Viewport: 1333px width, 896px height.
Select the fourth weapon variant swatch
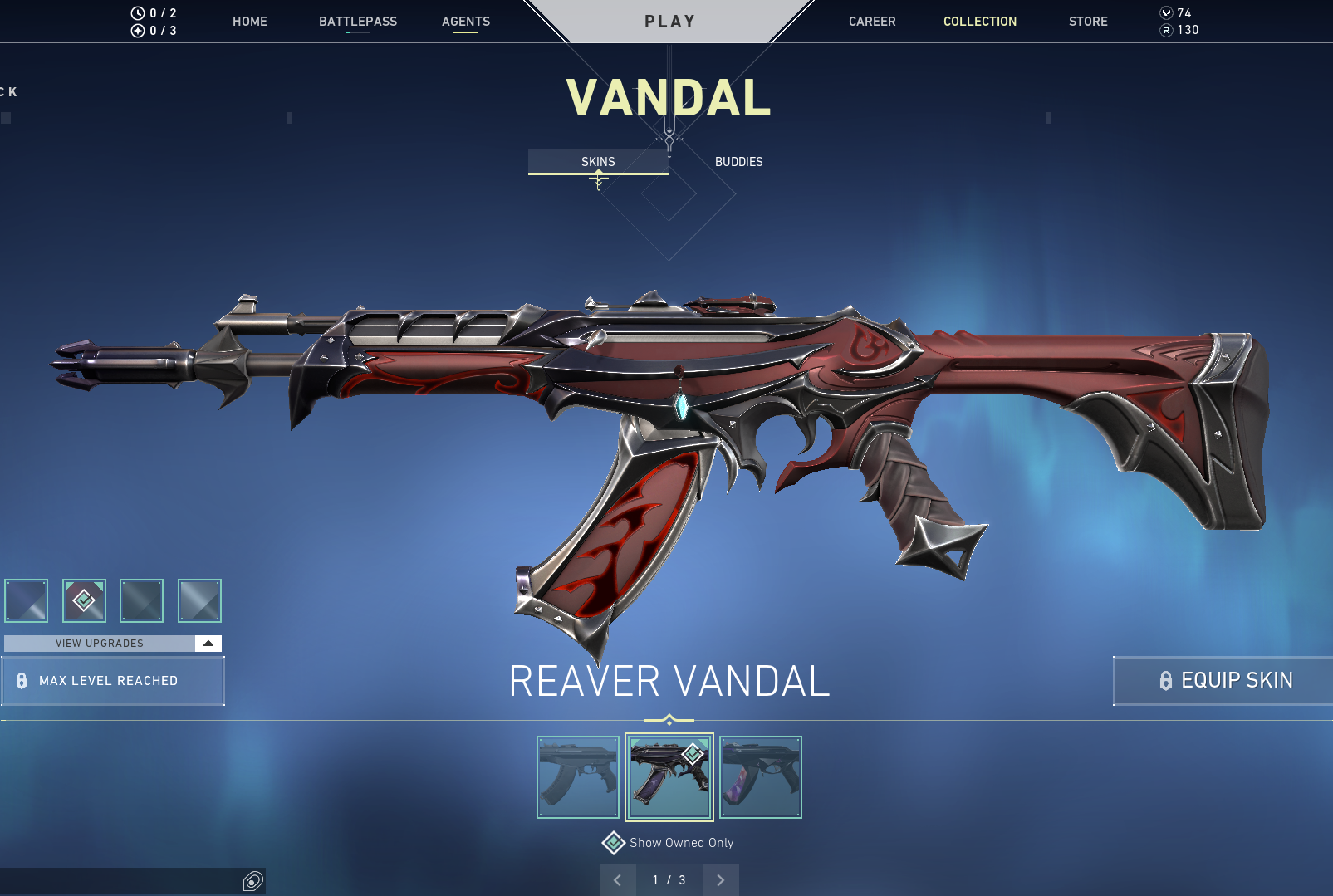tap(200, 600)
